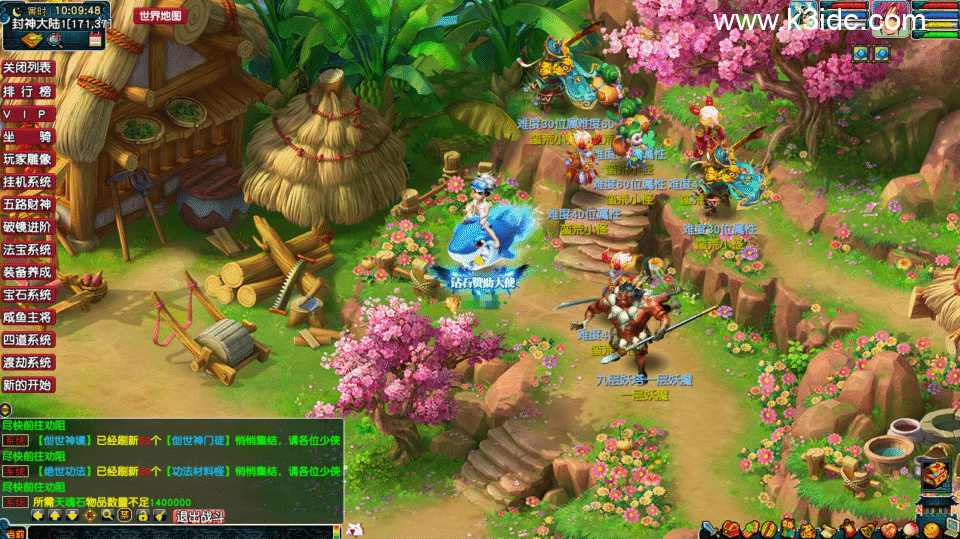Clear chat with the broom icon
Viewport: 960px width, 539px height.
[160, 516]
